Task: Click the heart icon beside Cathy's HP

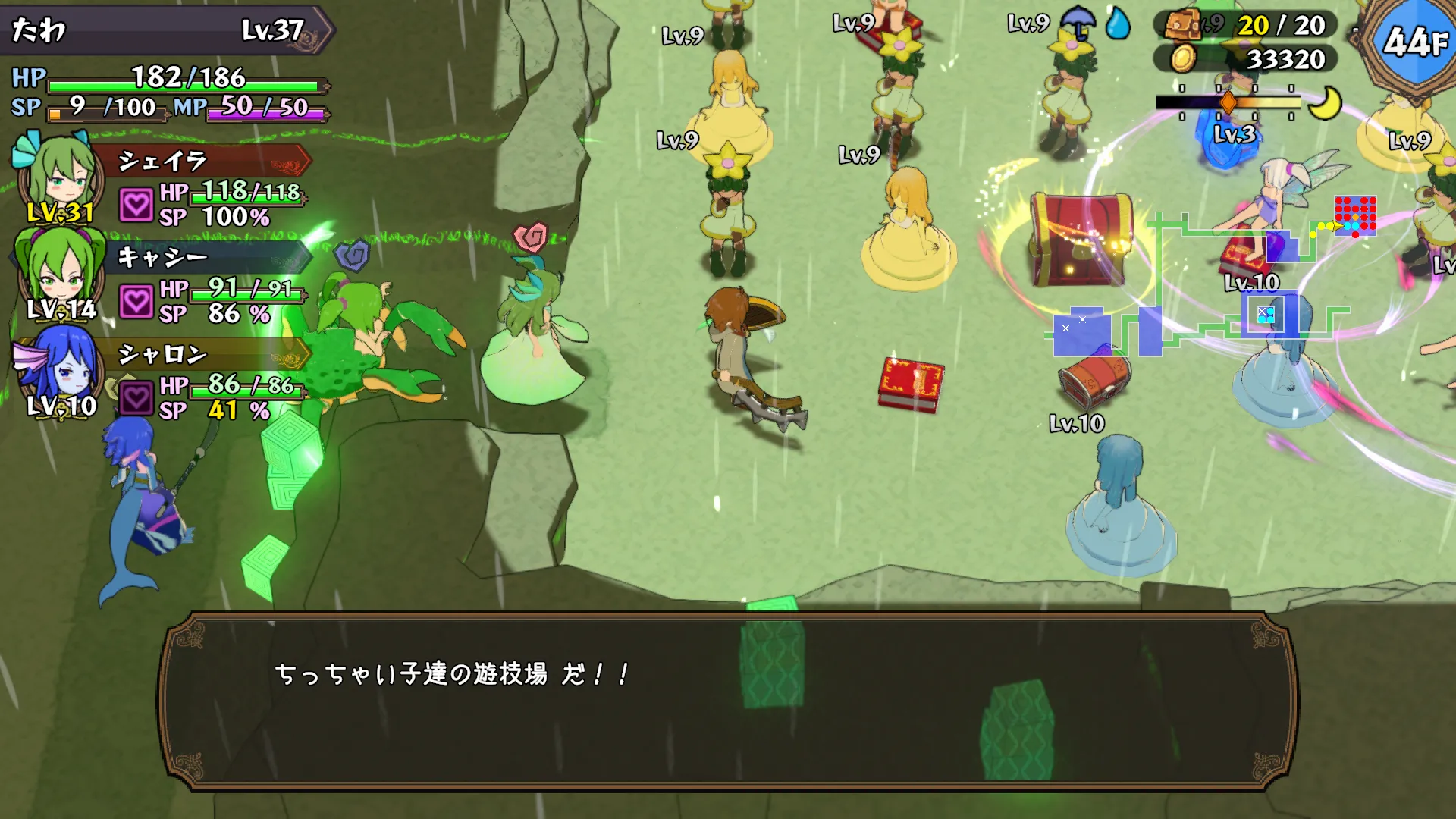Action: coord(136,302)
